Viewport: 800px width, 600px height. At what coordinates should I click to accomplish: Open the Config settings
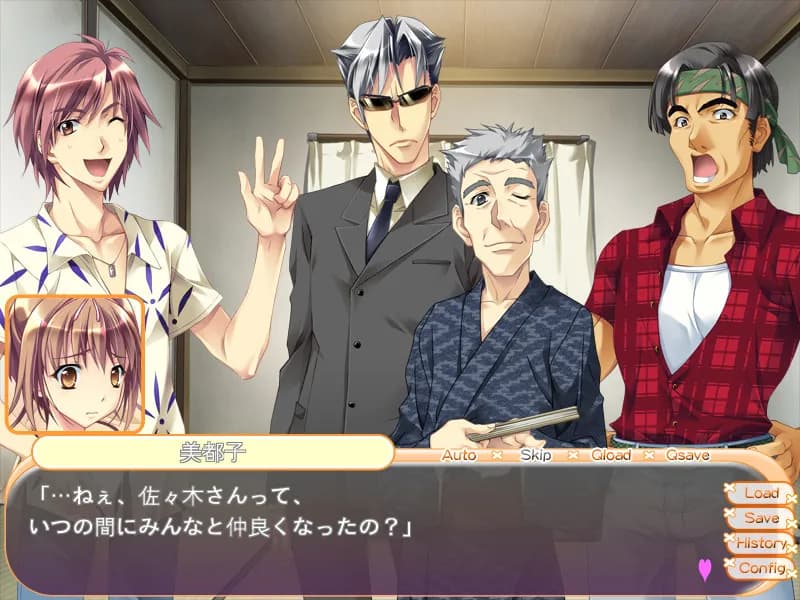point(760,568)
